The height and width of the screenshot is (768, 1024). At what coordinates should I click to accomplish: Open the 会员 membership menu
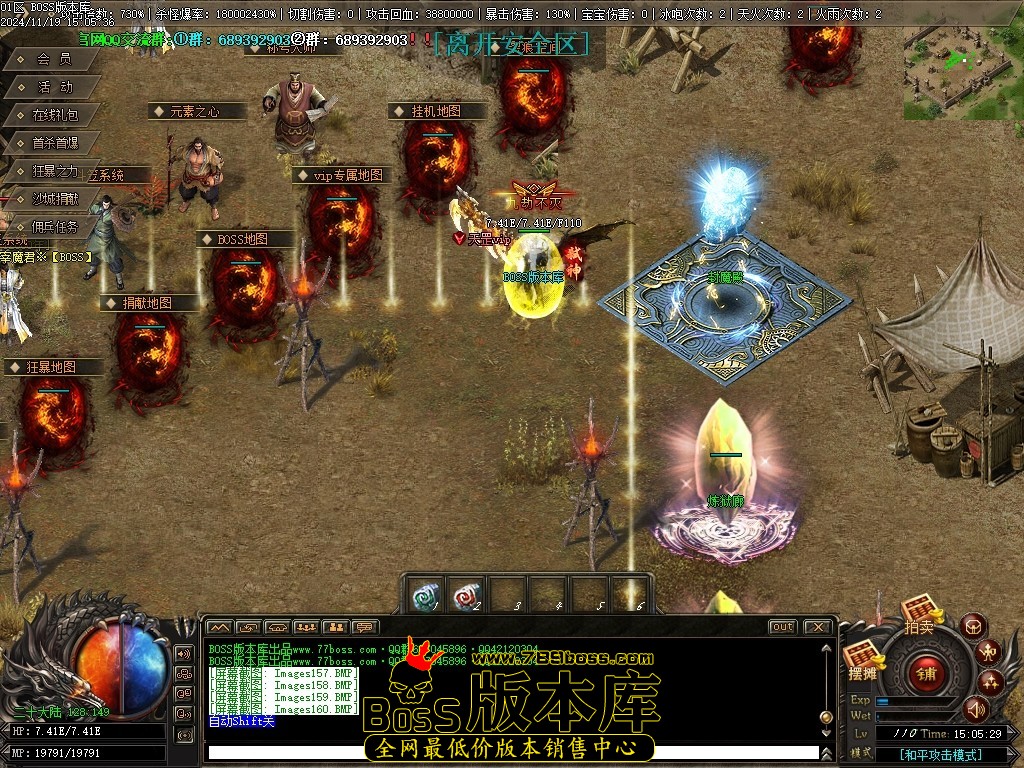coord(54,59)
